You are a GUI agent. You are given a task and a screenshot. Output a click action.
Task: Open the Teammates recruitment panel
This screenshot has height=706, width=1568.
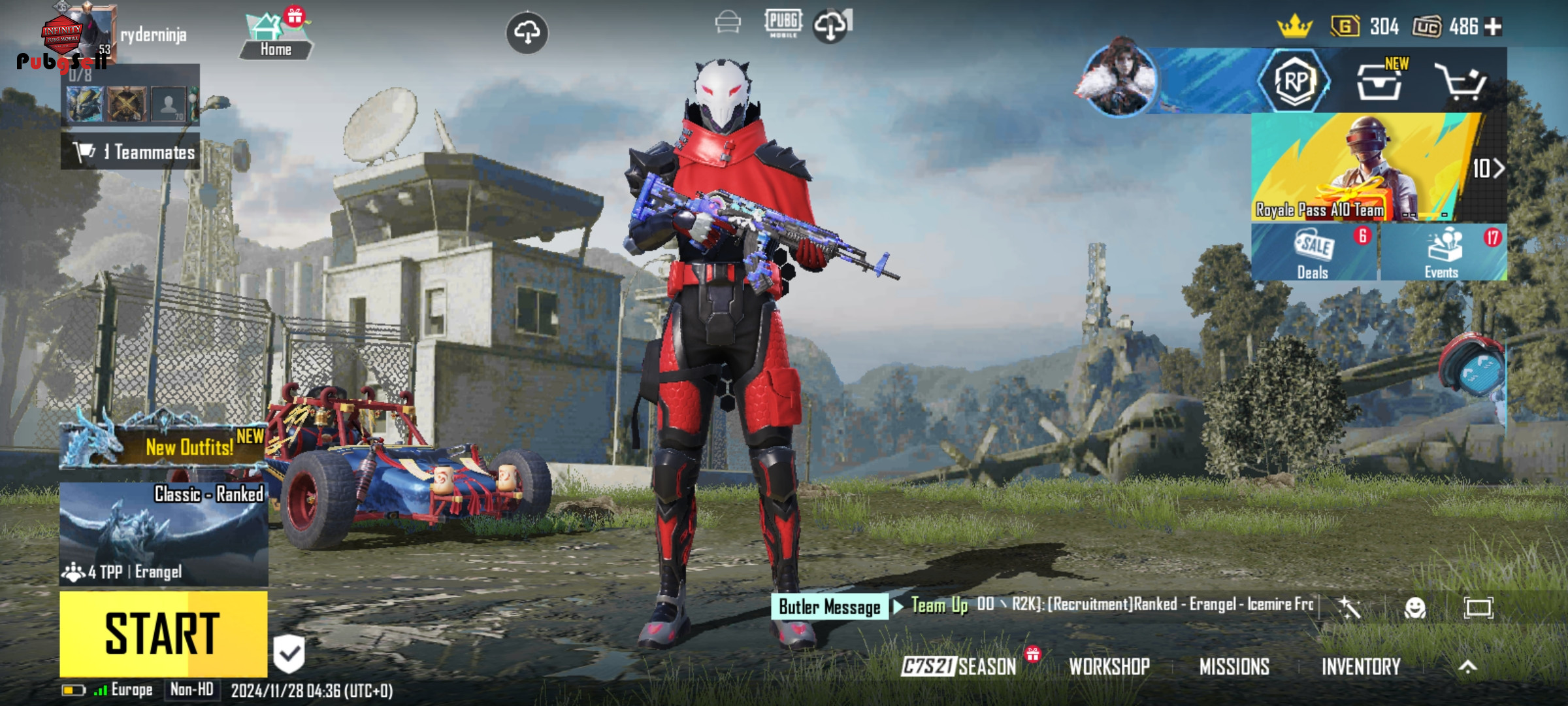click(x=131, y=152)
